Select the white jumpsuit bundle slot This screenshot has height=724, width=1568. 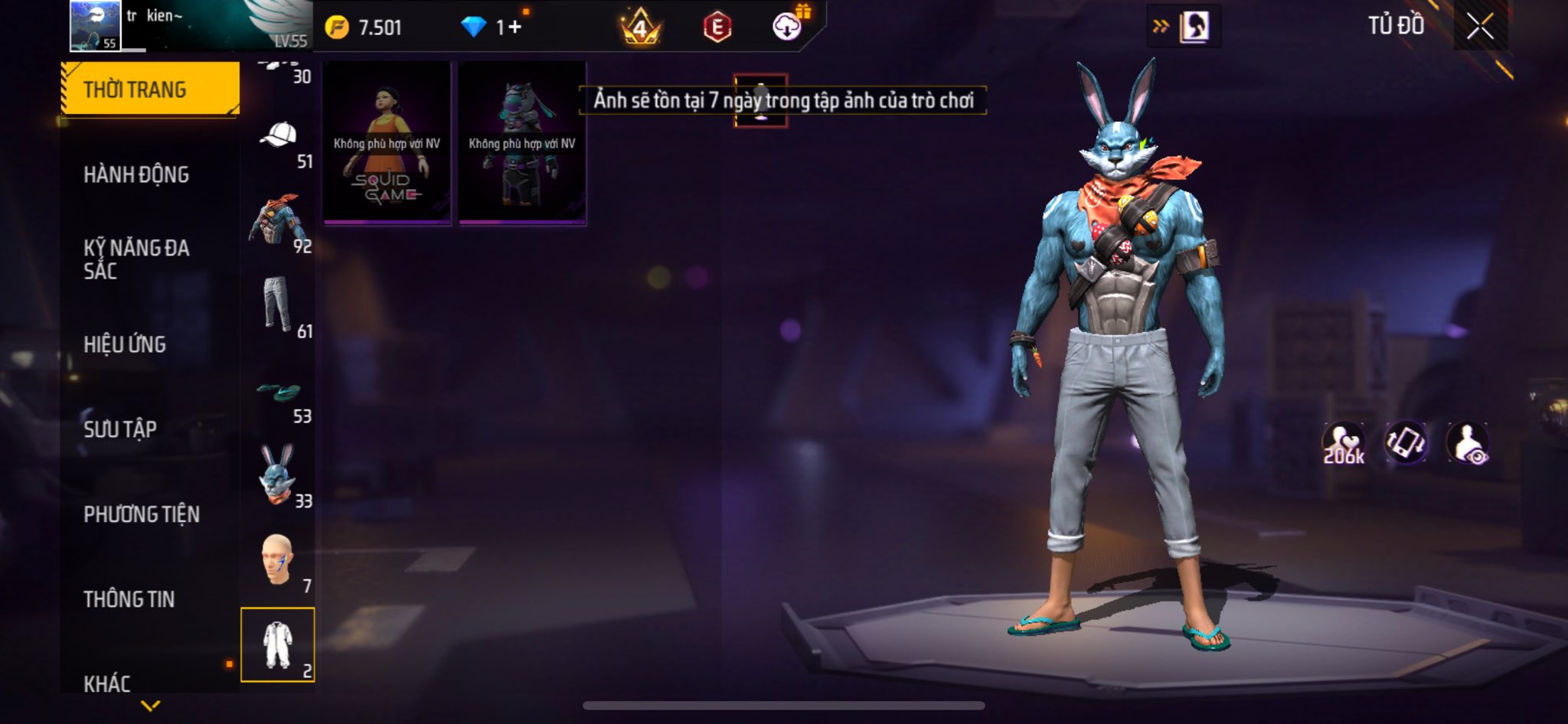click(277, 644)
